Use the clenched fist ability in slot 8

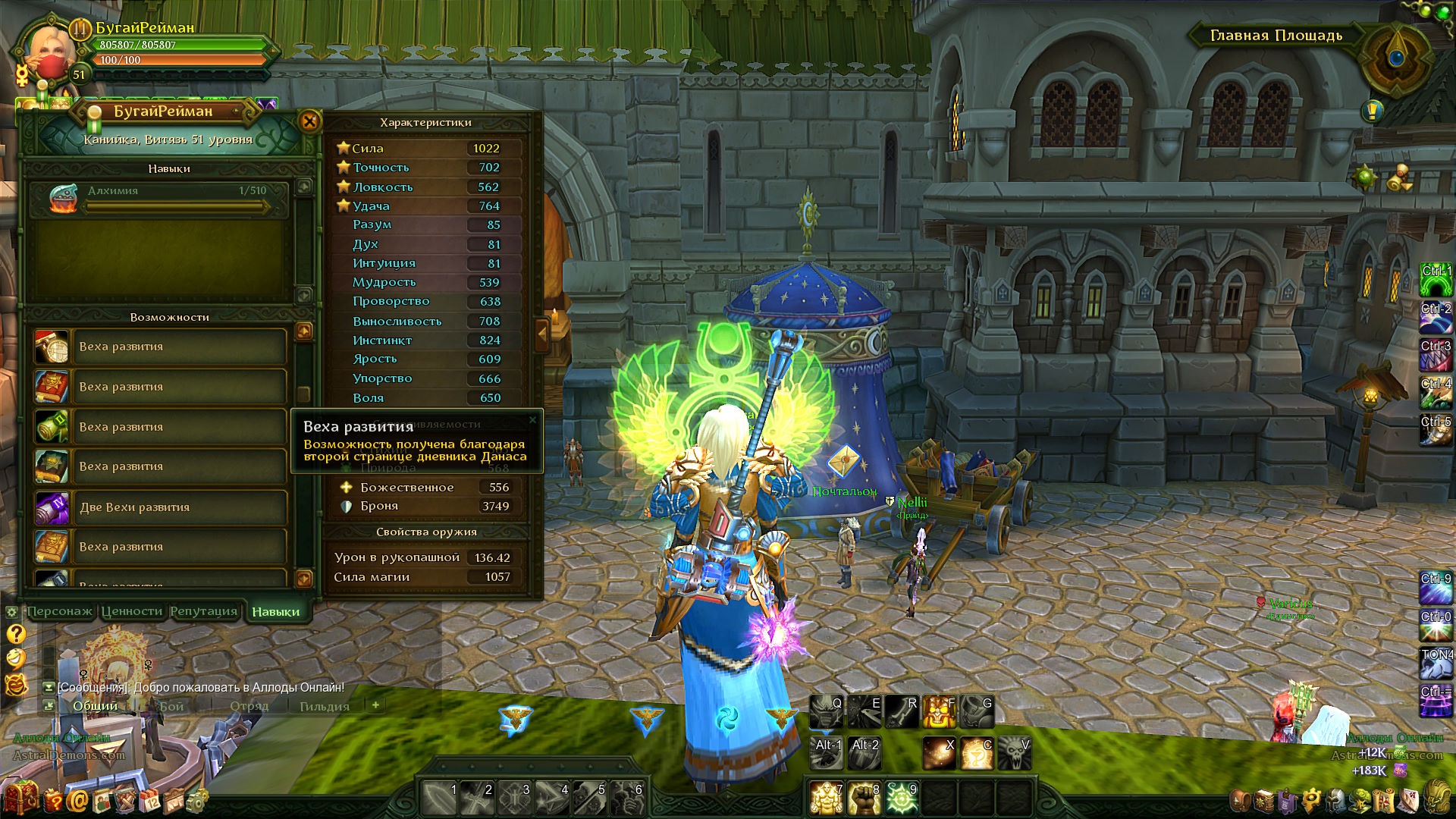[863, 798]
